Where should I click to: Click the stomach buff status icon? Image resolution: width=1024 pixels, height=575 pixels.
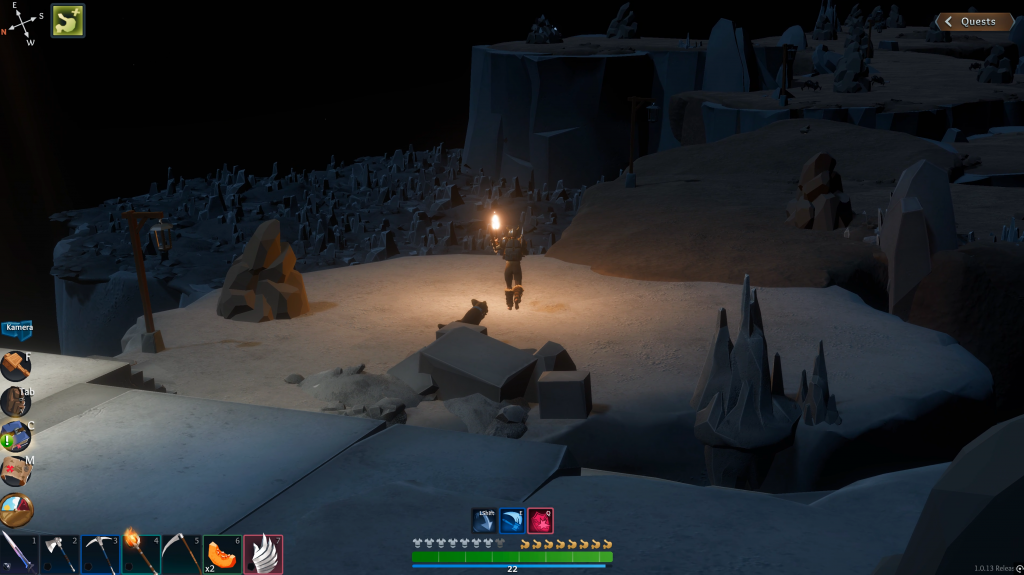[x=68, y=20]
